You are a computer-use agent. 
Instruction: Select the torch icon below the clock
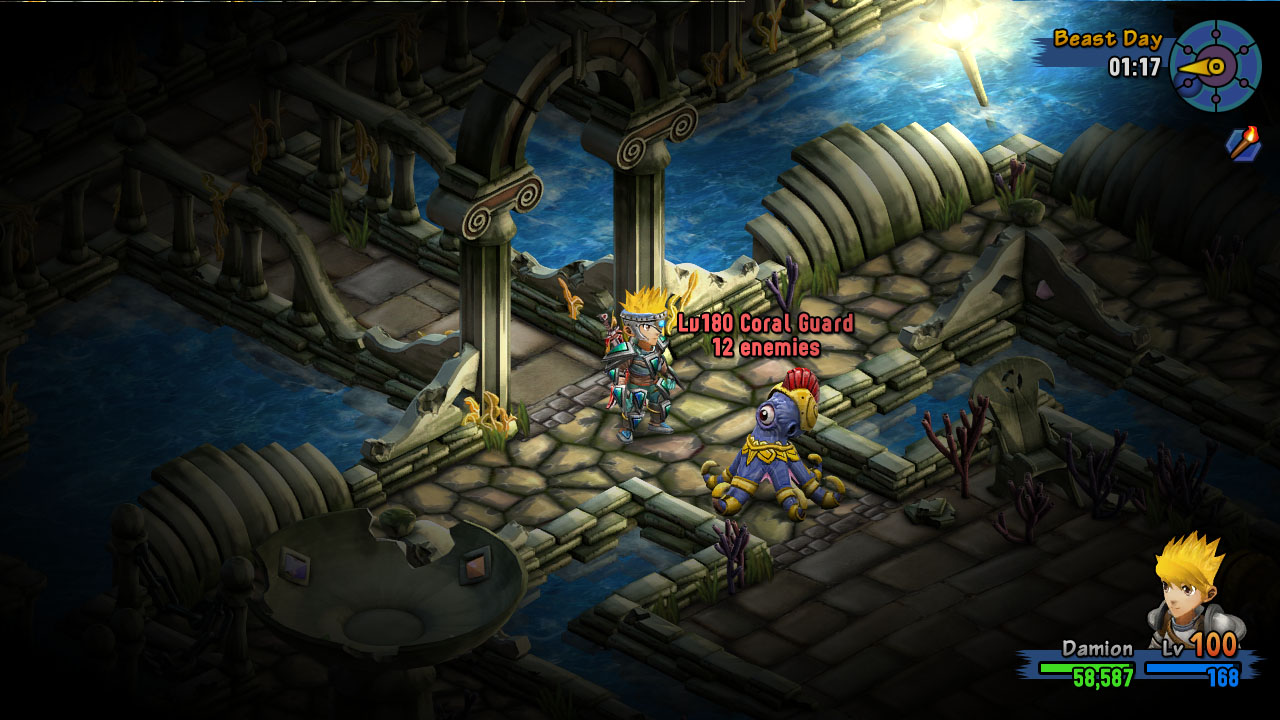pyautogui.click(x=1243, y=144)
